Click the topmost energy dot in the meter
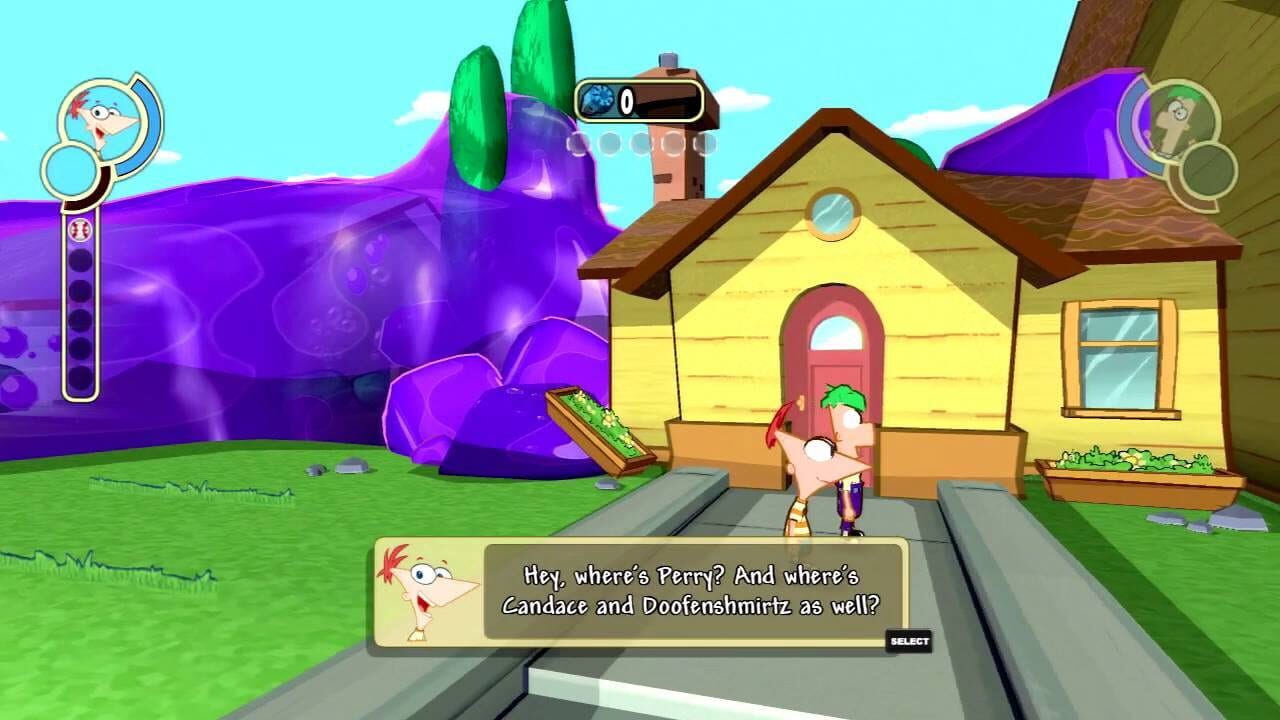Viewport: 1280px width, 720px height. pos(80,262)
